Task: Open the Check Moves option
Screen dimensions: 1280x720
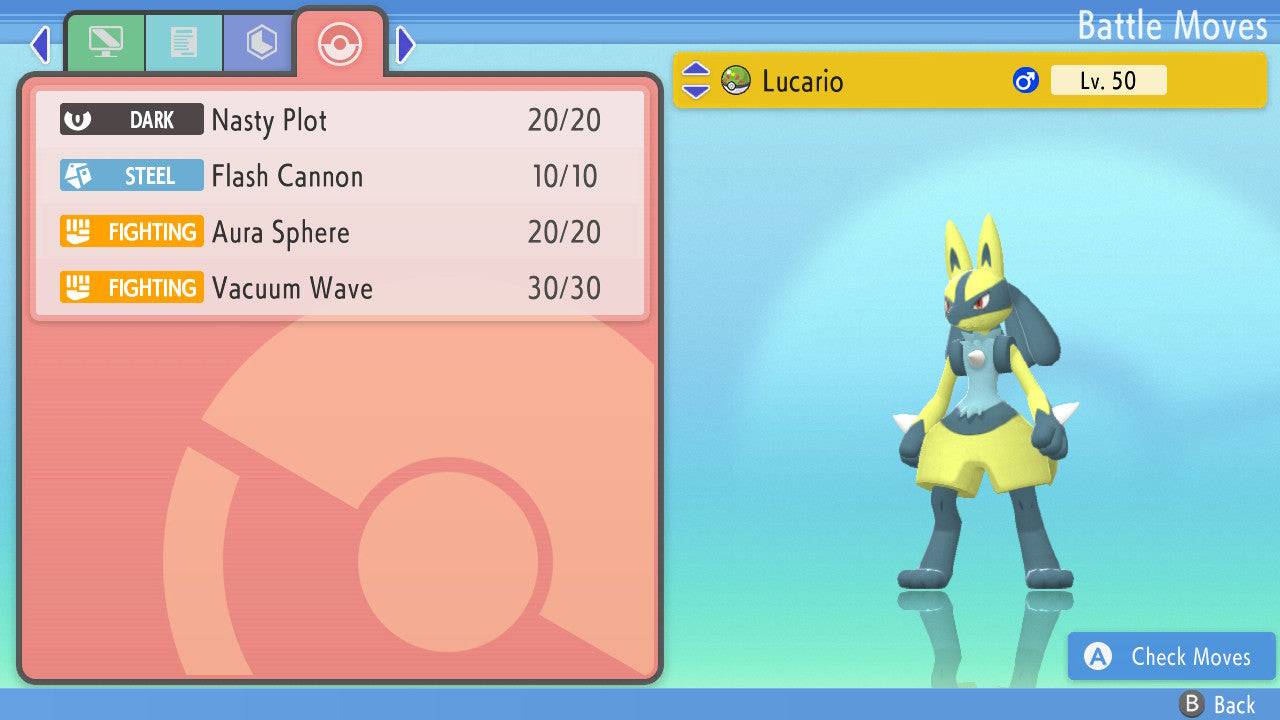Action: [x=1170, y=657]
